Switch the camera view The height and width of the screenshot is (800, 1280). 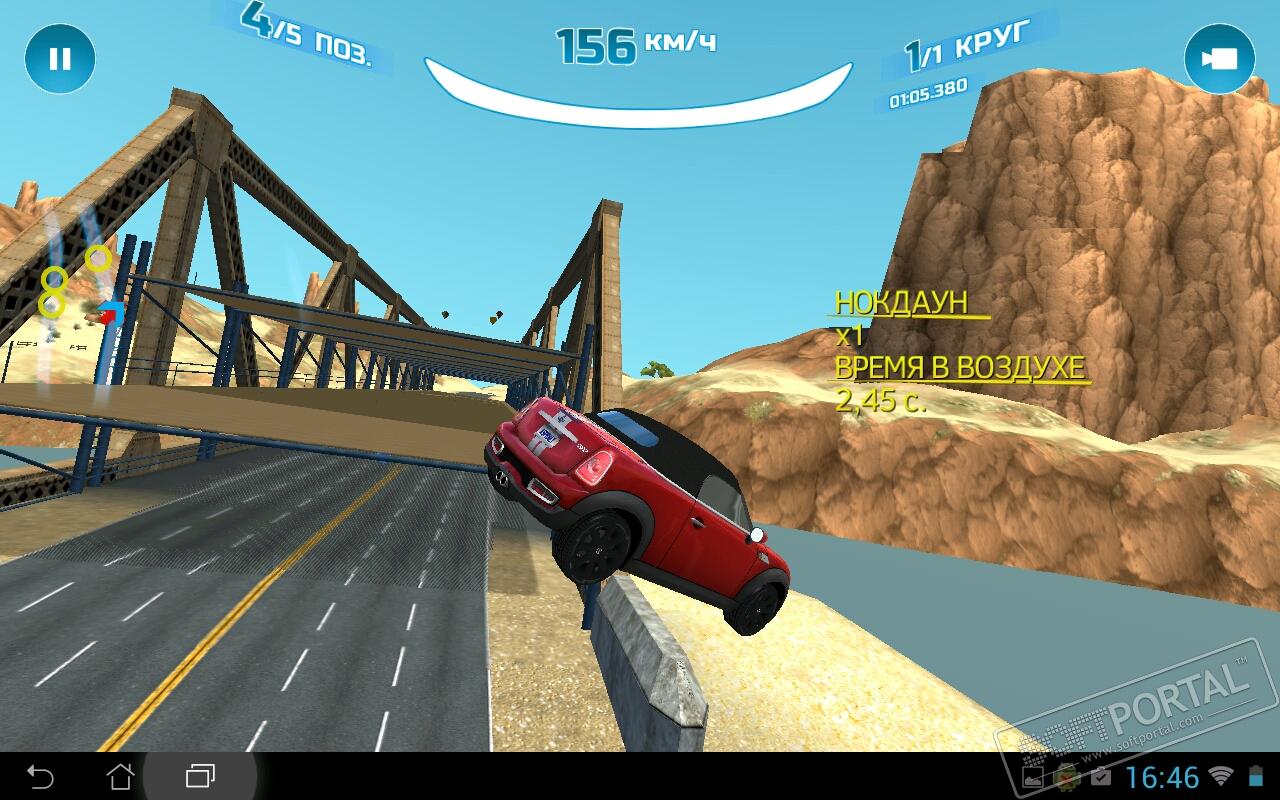pos(1219,59)
